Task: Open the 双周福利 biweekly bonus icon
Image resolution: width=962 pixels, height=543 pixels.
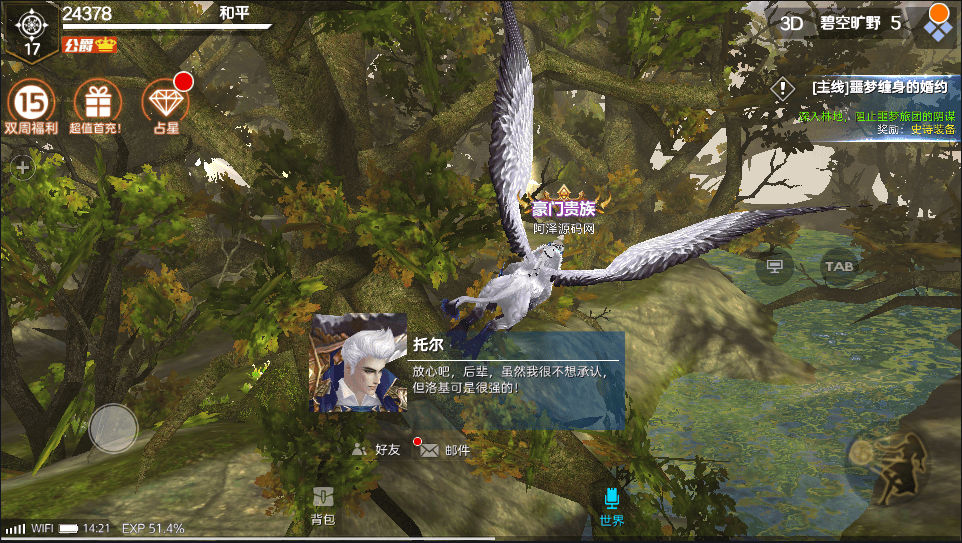Action: [30, 104]
